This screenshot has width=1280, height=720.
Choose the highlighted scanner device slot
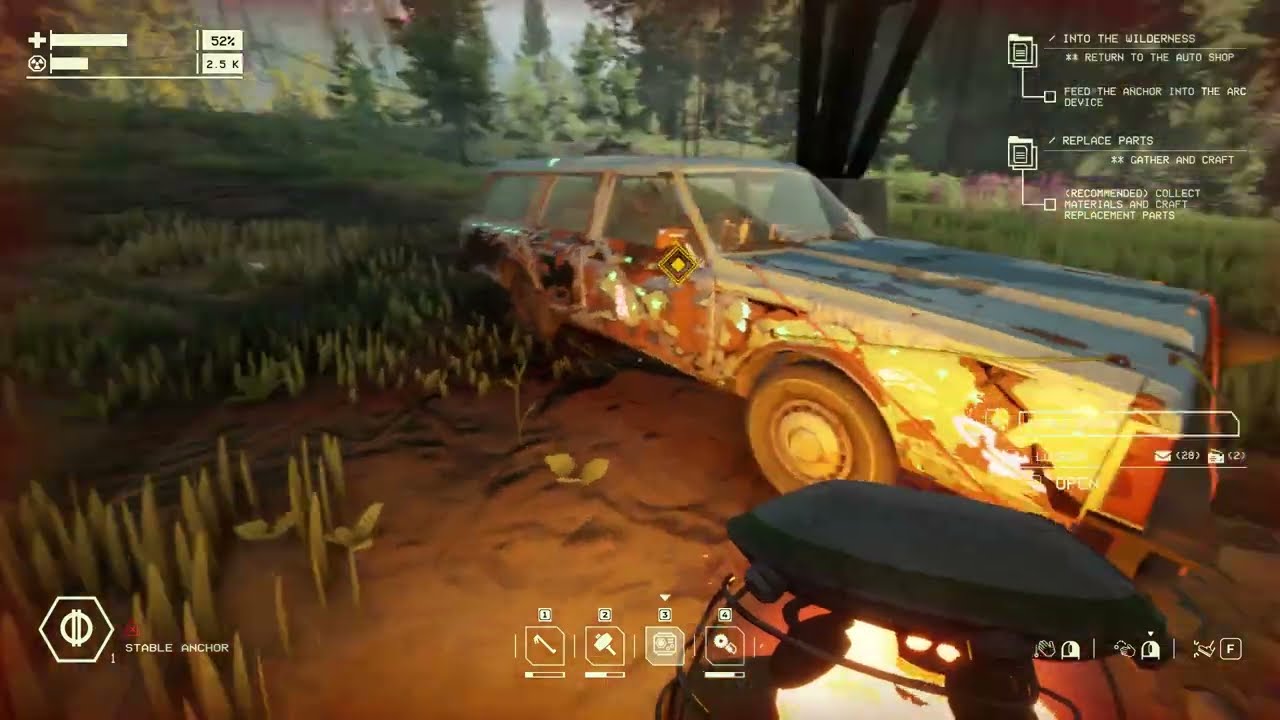[x=665, y=646]
